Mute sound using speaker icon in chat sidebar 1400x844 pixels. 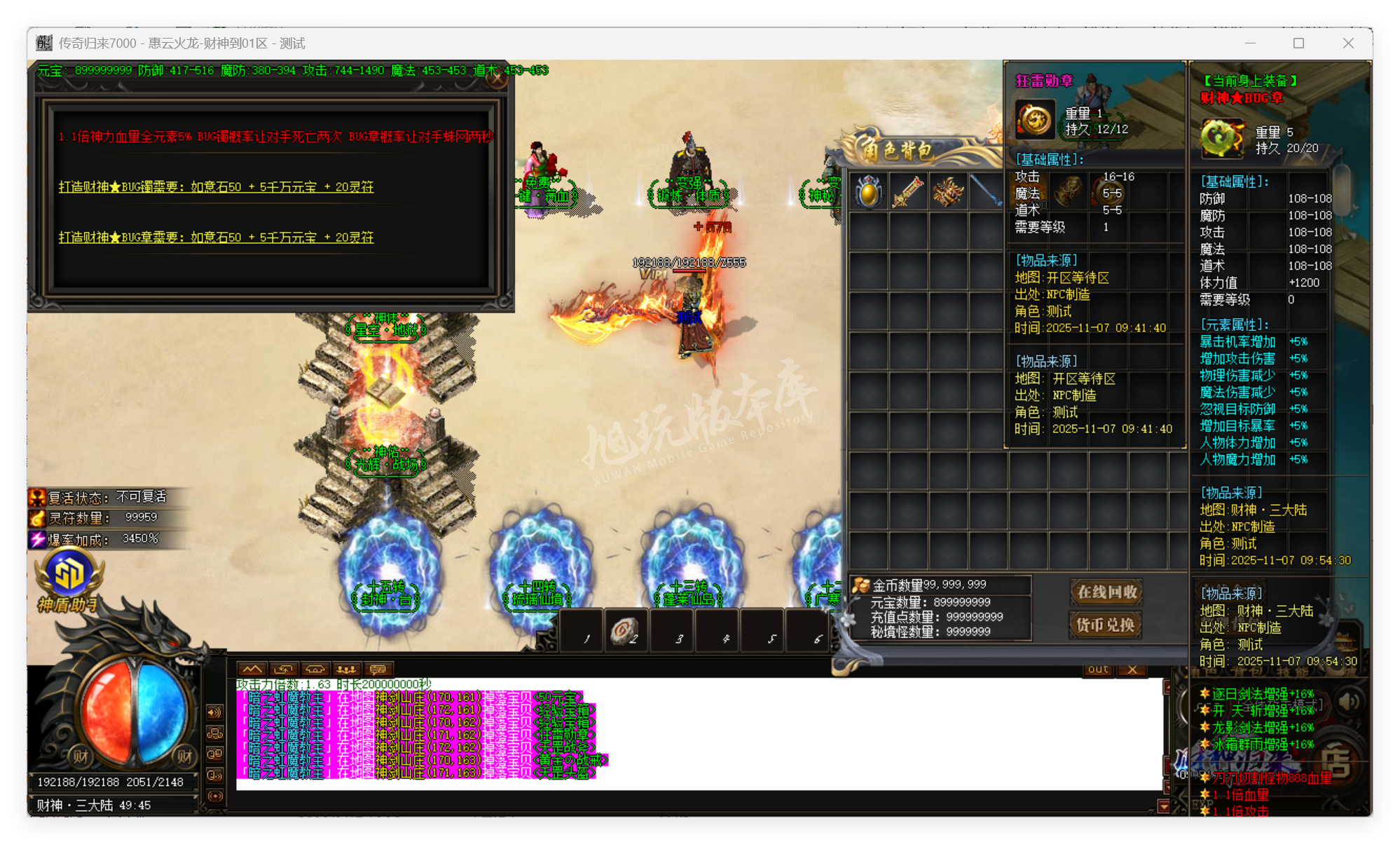click(214, 712)
